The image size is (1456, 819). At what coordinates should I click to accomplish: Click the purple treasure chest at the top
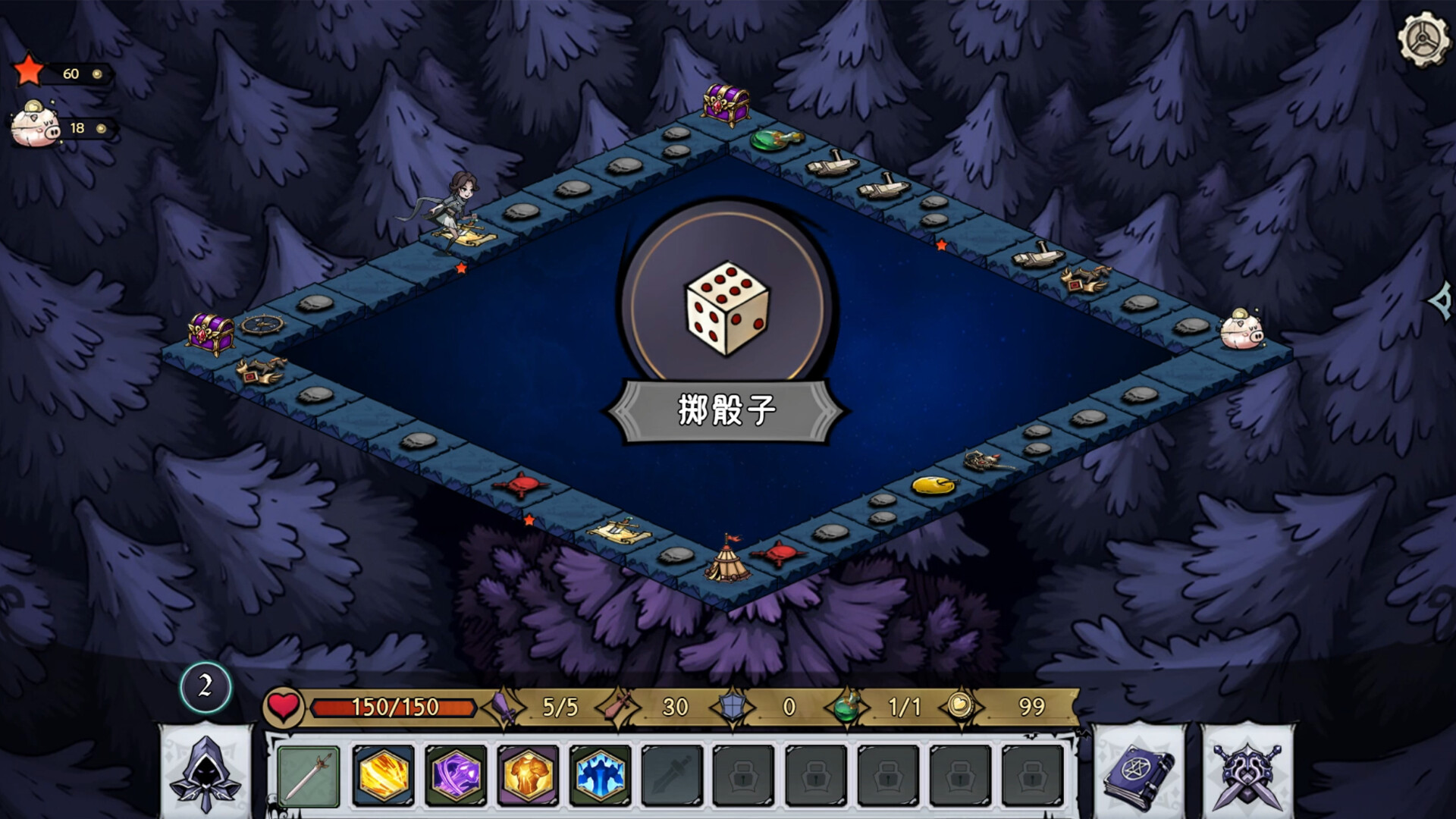725,106
